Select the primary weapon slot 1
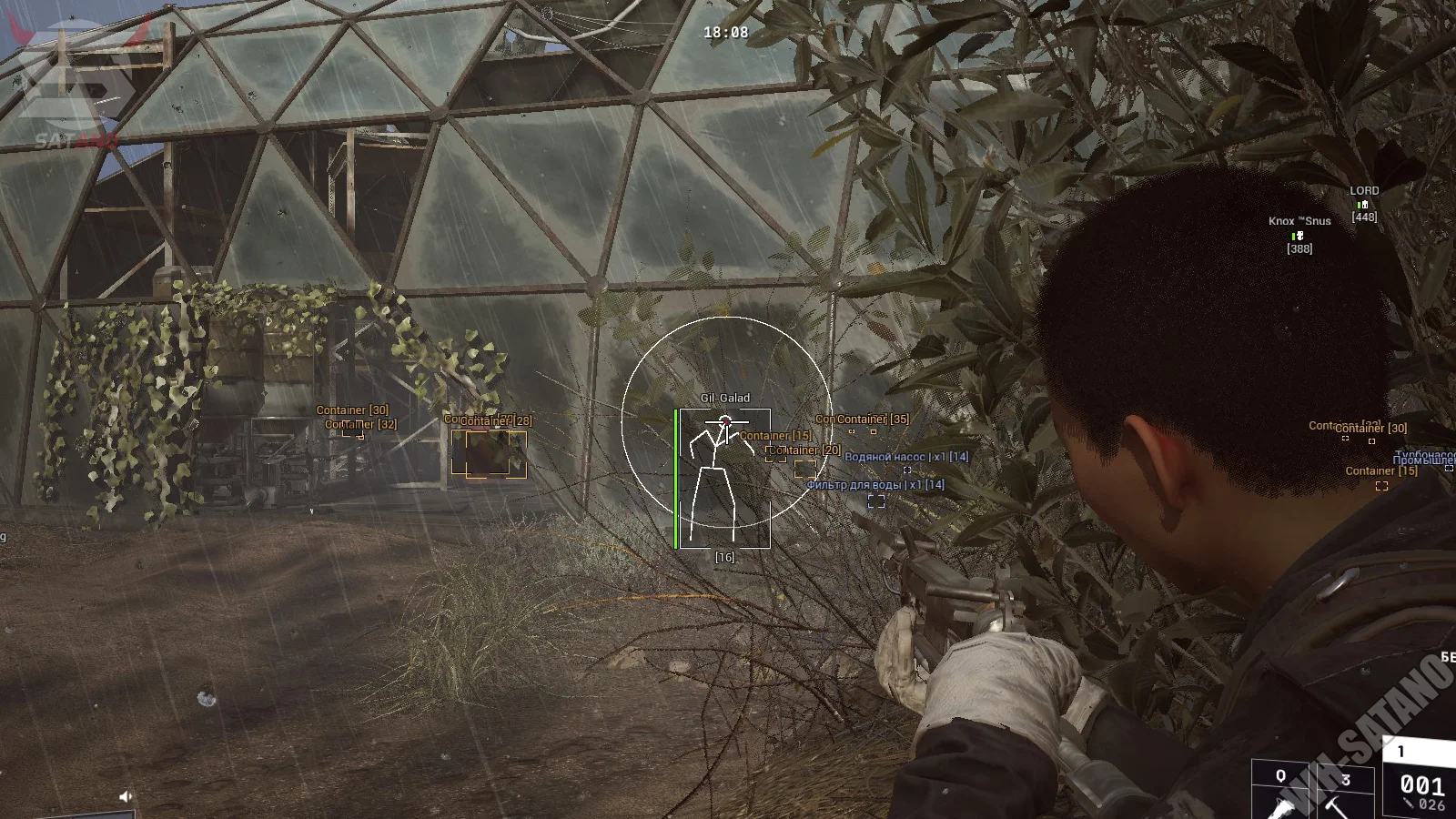The image size is (1456, 819). 1420,778
